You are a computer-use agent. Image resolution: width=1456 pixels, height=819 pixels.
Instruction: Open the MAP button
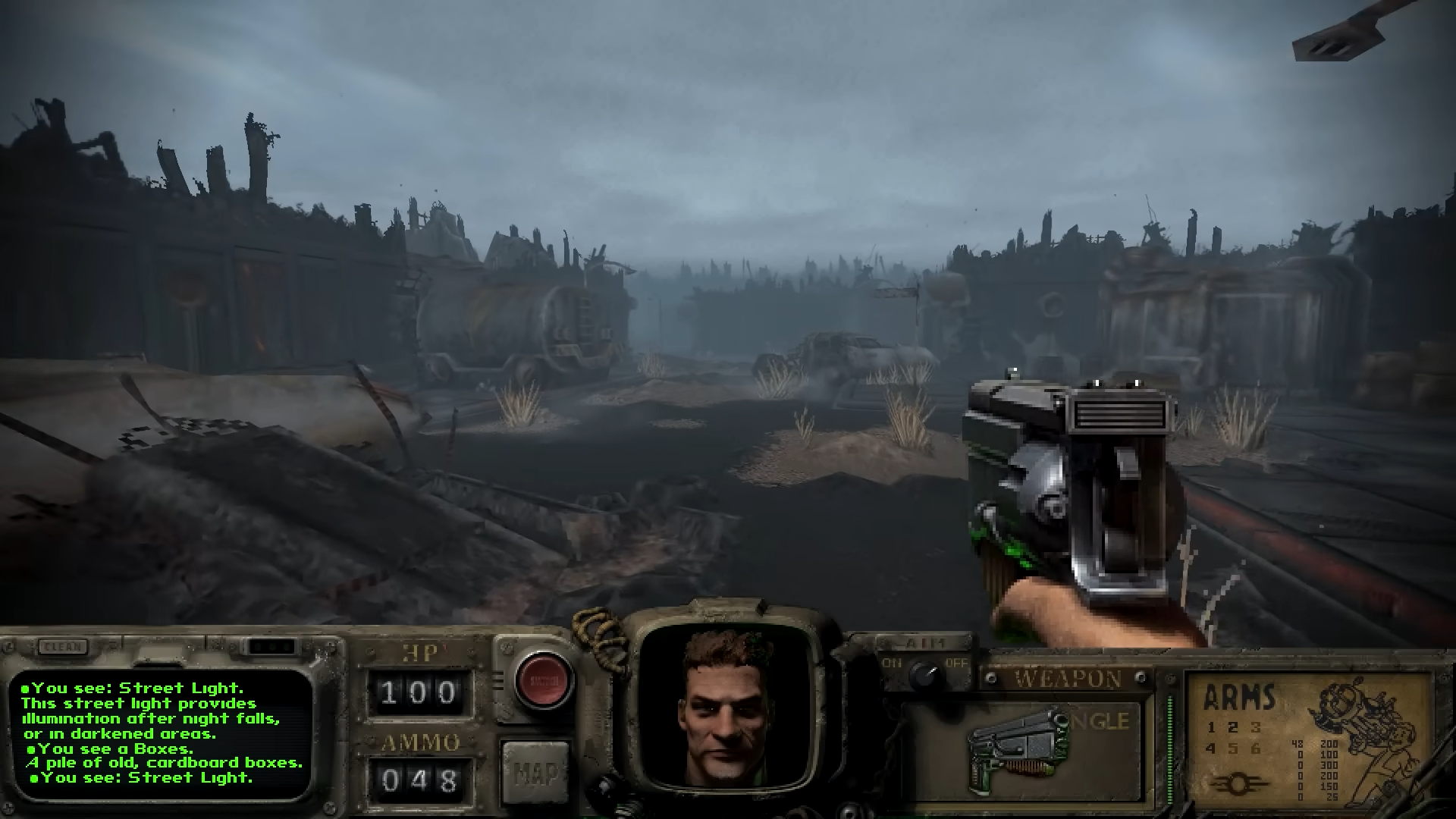point(535,772)
